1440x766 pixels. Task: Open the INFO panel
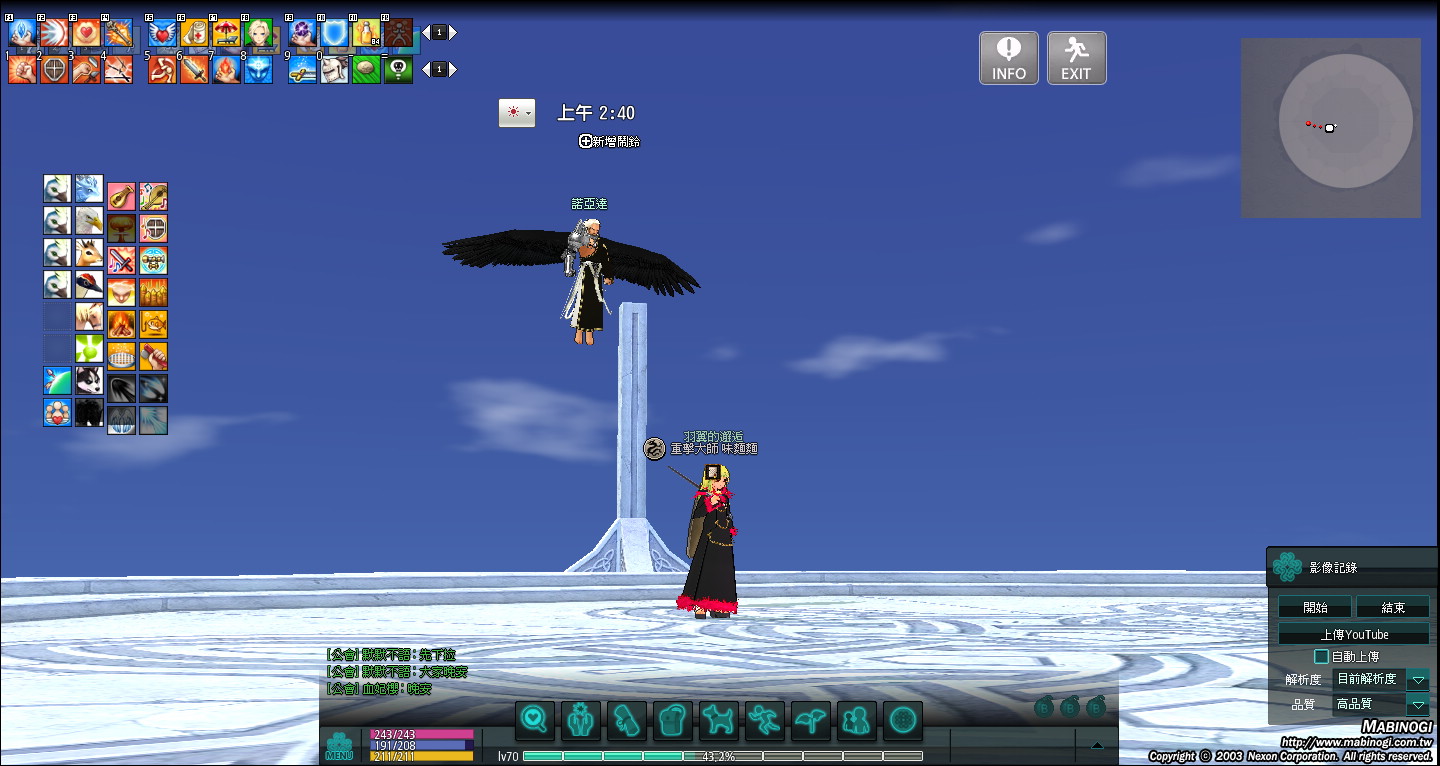pos(1008,58)
